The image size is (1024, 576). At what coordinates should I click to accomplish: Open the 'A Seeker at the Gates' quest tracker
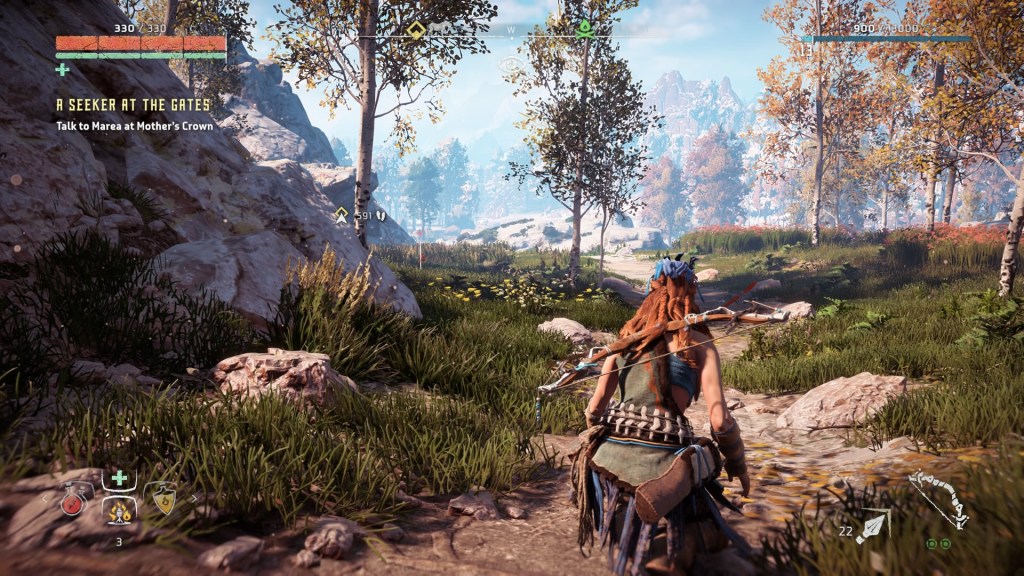133,104
